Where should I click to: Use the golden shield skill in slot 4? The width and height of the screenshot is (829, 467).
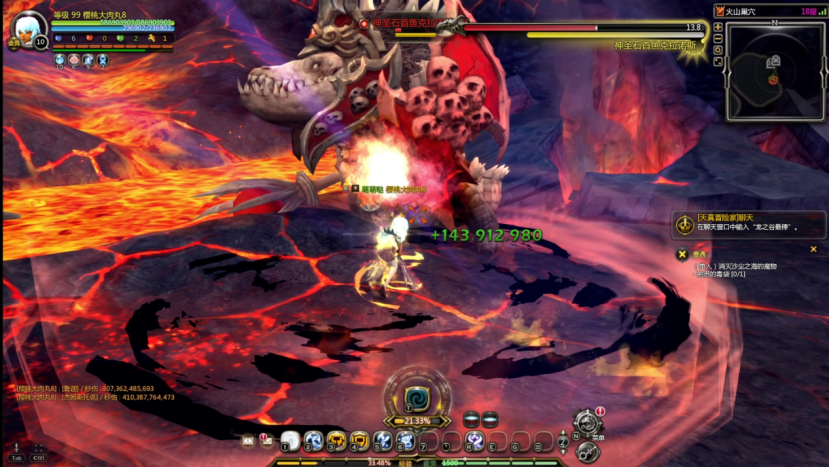coord(359,440)
